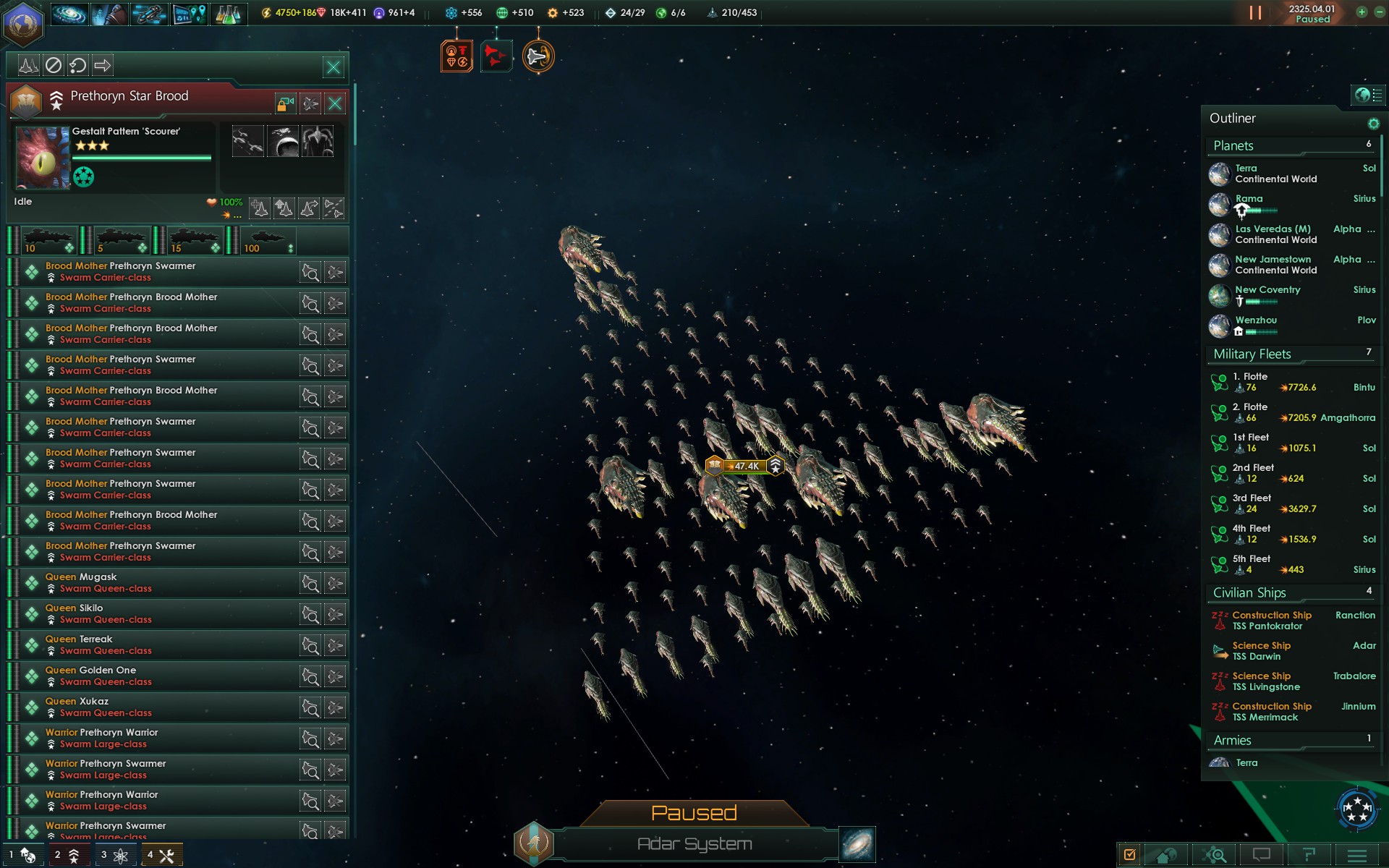Image resolution: width=1389 pixels, height=868 pixels.
Task: Click the fleet stop order icon
Action: coord(54,66)
